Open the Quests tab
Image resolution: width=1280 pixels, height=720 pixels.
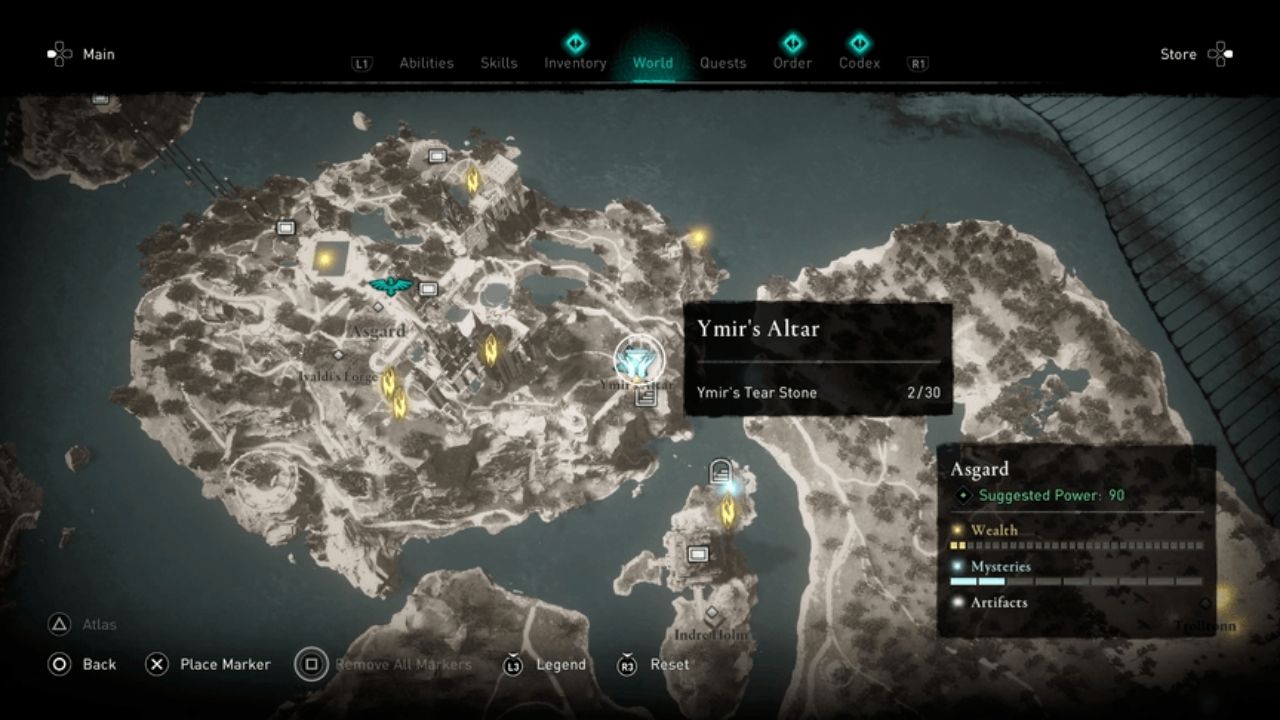pos(722,63)
